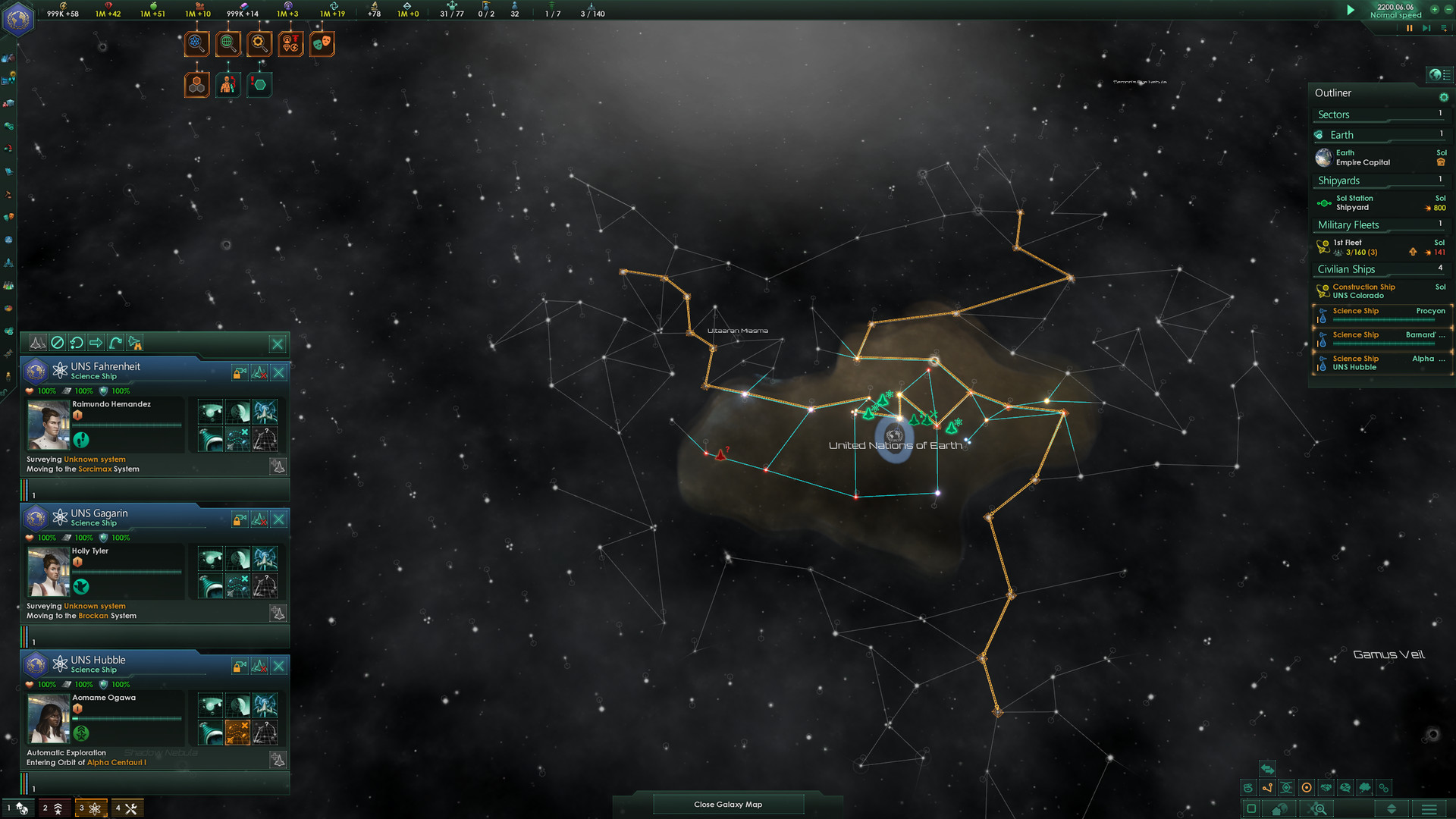Deselect UNS Gagarin with its X button
Screen dimensions: 1456x819
[279, 519]
